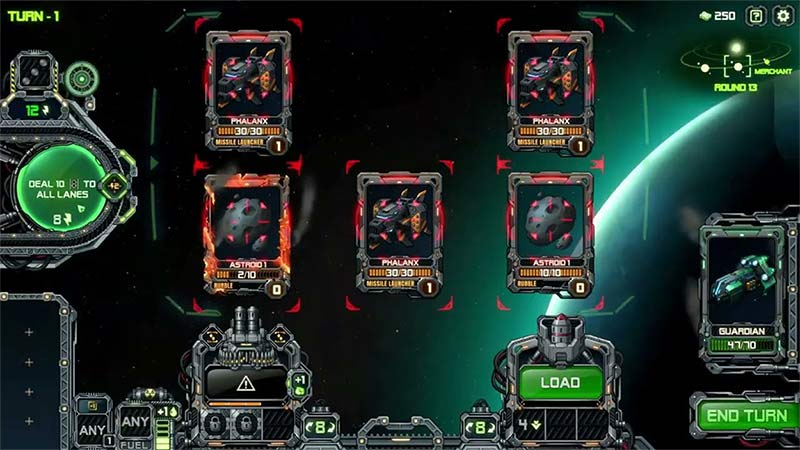Click the End Turn button
Viewport: 800px width, 450px height.
coord(744,415)
